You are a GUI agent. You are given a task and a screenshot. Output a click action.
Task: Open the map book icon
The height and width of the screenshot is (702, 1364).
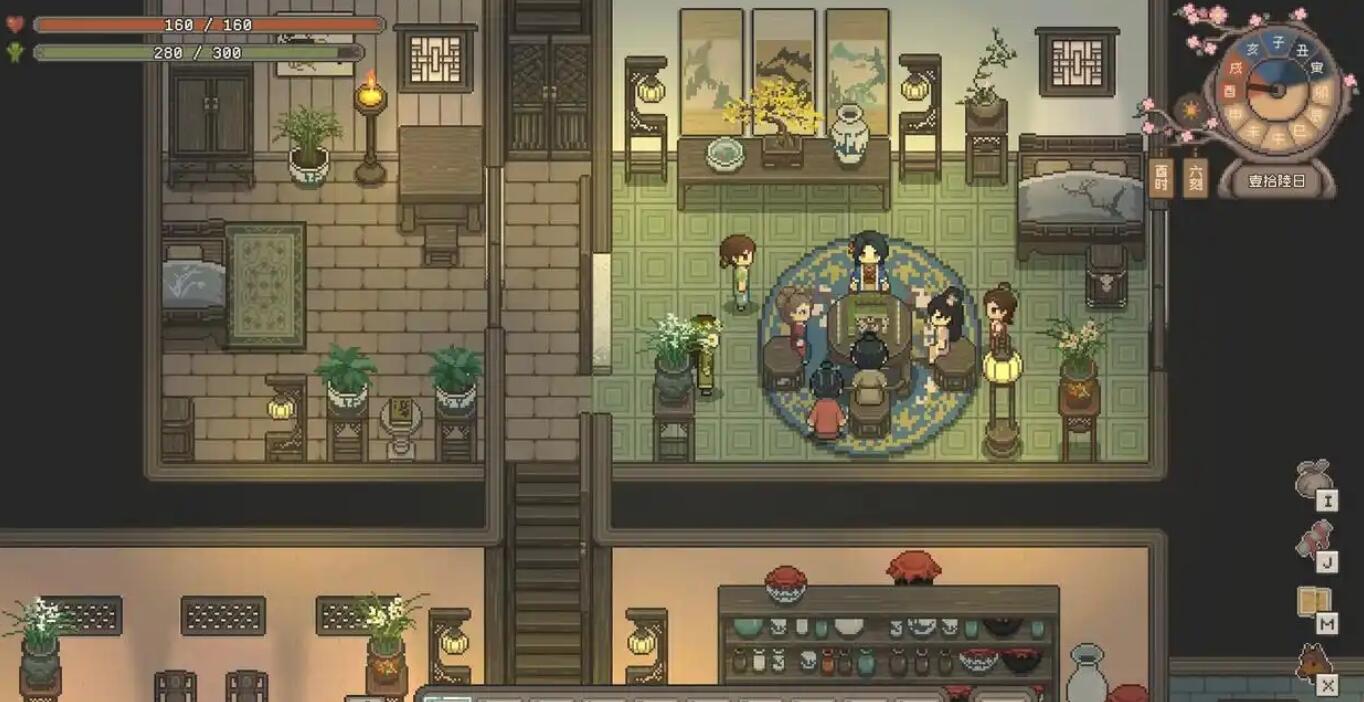(1313, 603)
